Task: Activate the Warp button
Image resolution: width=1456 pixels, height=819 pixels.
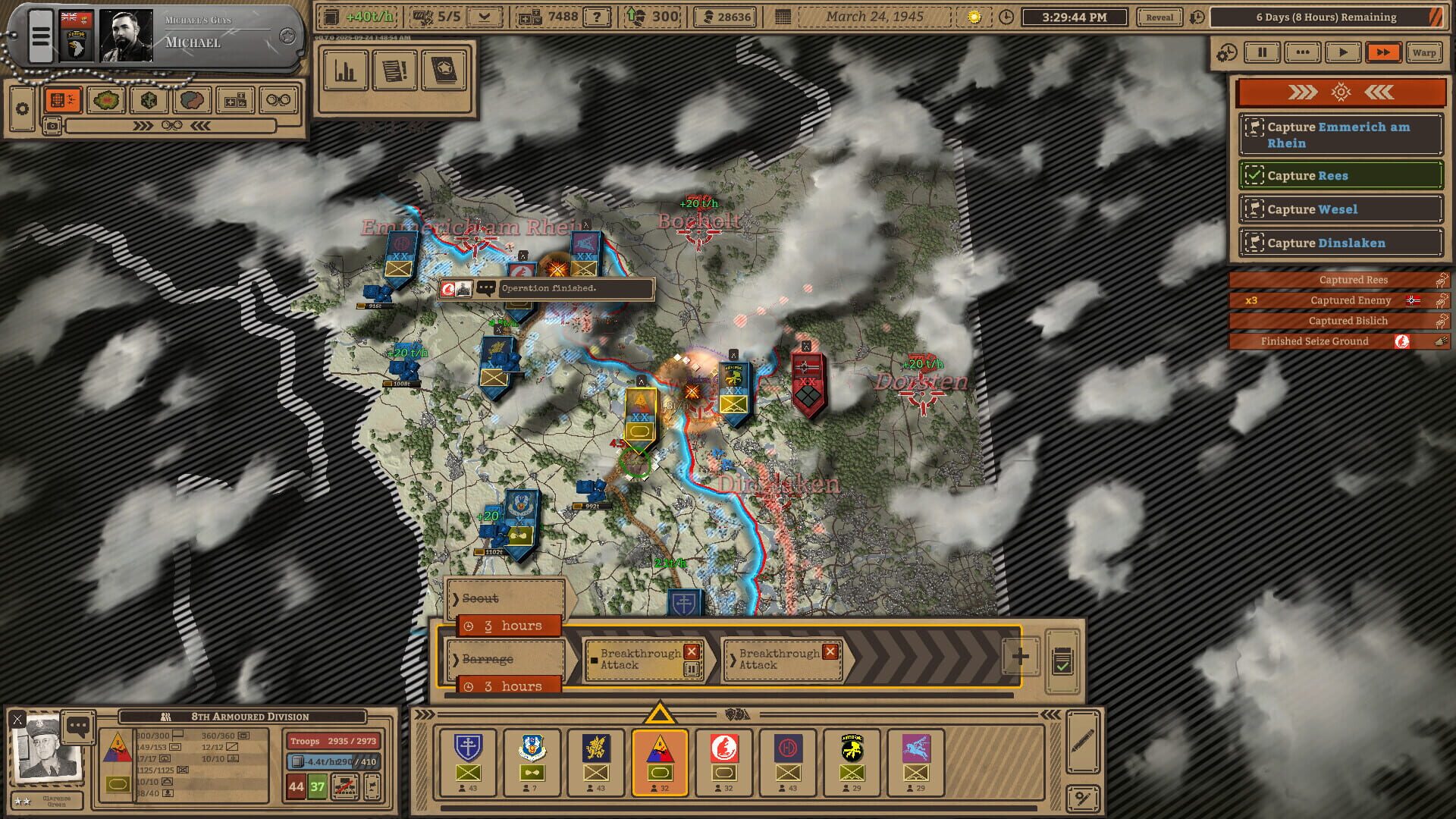Action: click(x=1424, y=52)
